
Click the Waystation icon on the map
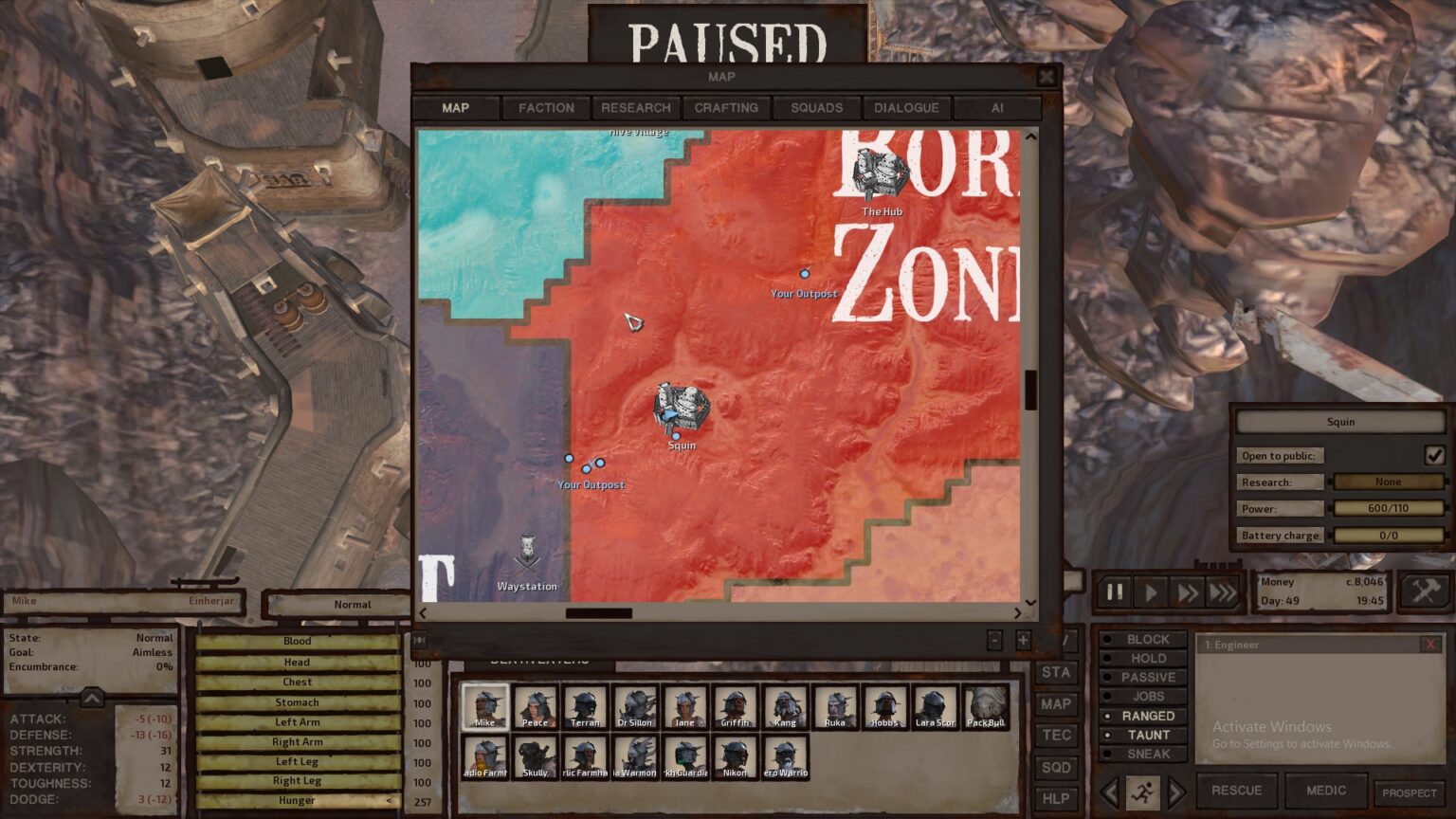[x=527, y=550]
